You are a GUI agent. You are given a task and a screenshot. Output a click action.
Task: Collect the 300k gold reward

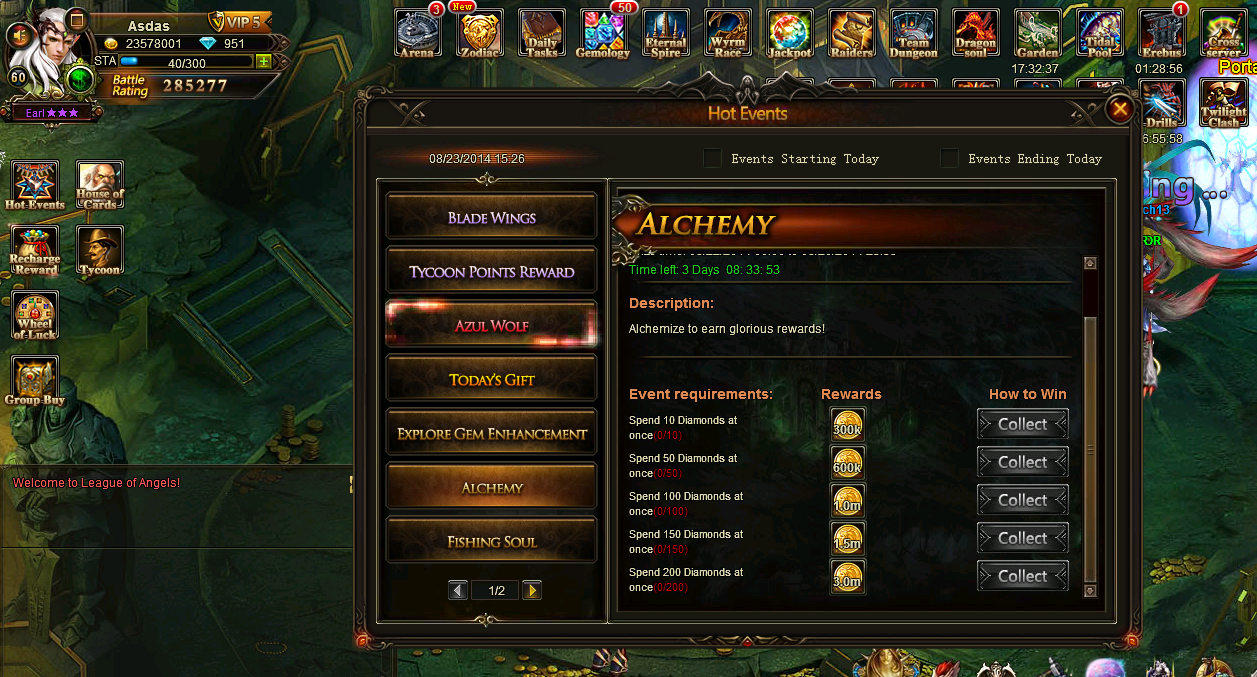[x=1022, y=424]
